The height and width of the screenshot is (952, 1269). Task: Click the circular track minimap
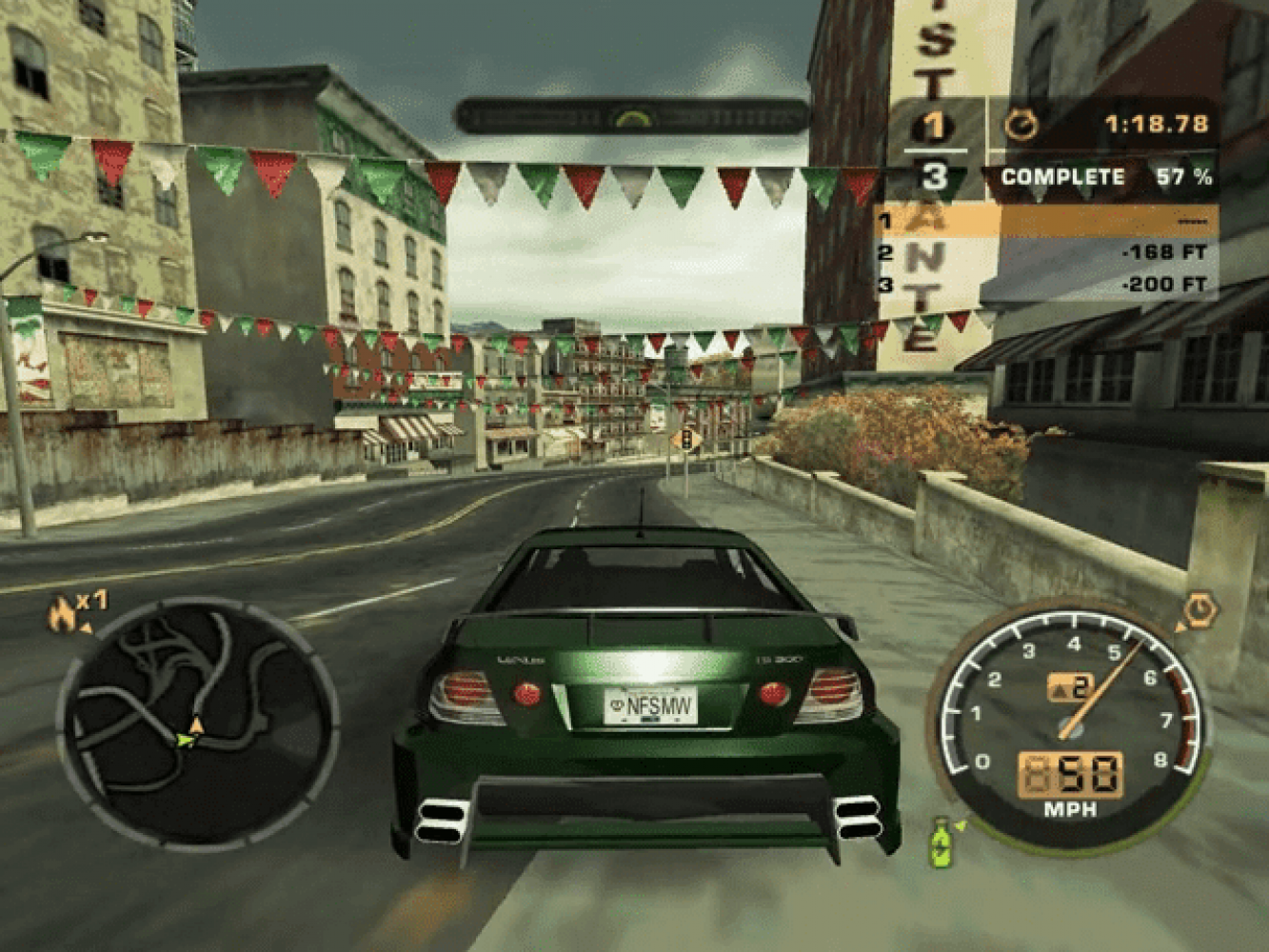(198, 721)
